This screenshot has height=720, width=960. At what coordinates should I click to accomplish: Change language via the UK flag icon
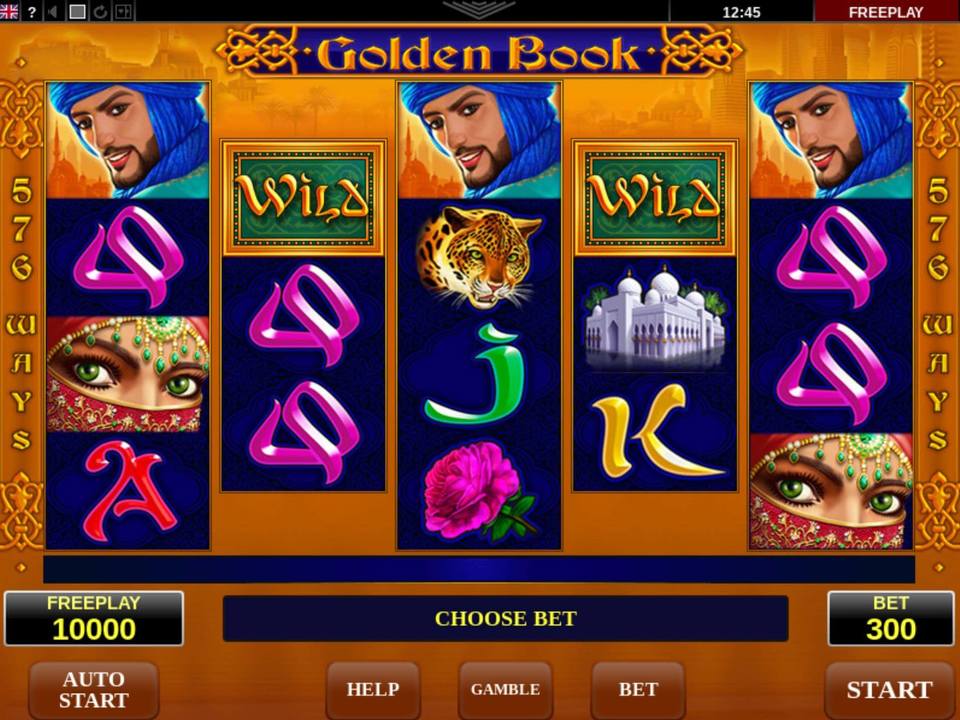pyautogui.click(x=10, y=12)
